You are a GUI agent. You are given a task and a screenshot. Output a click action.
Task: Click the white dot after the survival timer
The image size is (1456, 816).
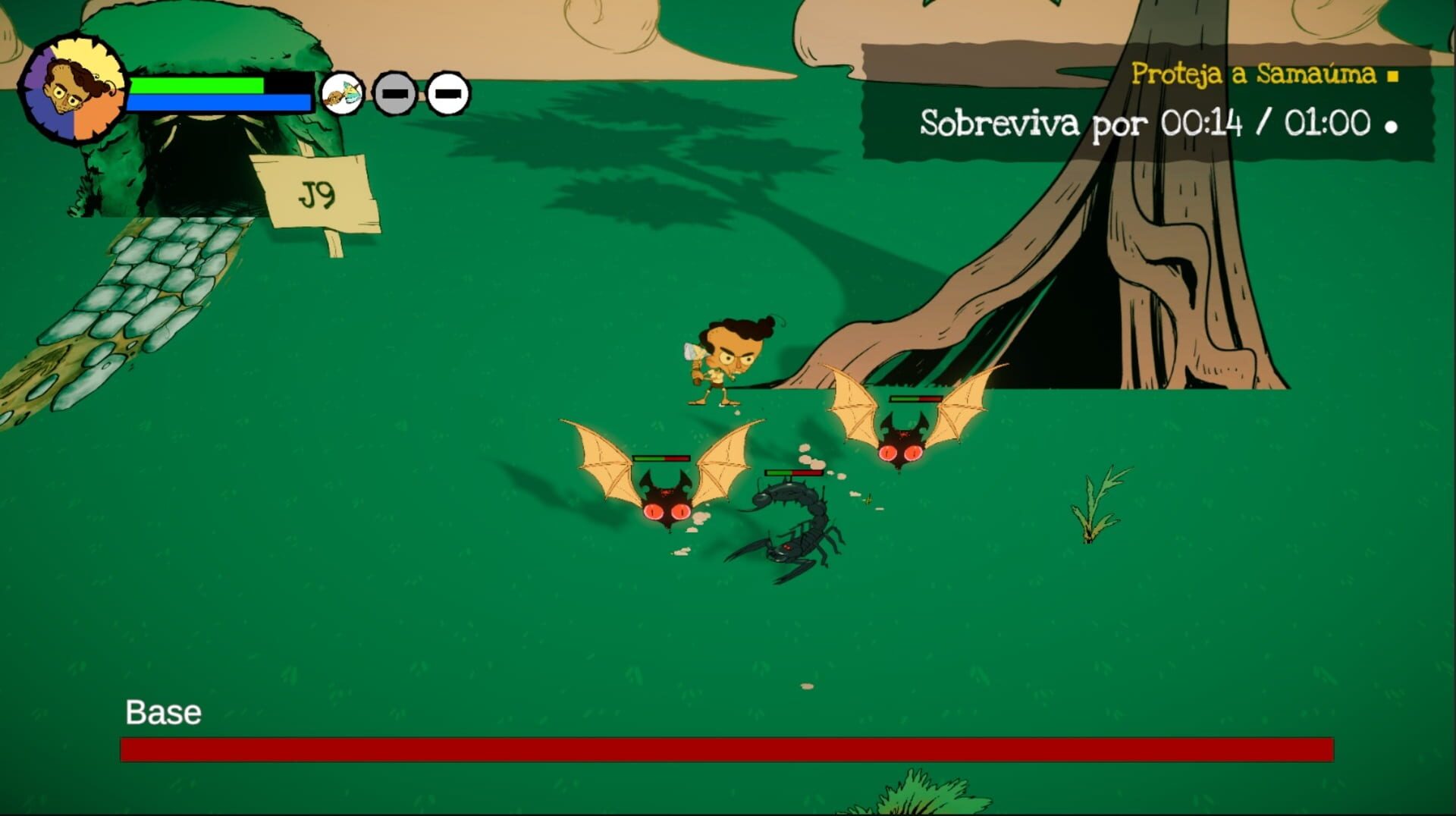point(1392,126)
